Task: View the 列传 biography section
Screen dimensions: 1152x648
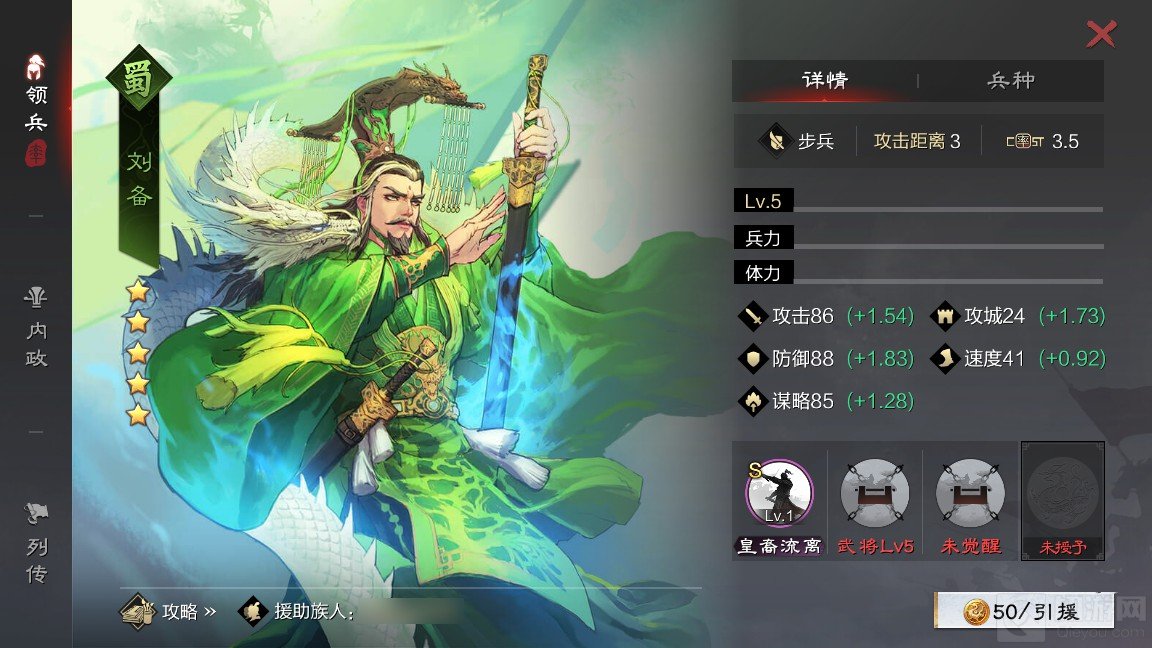Action: (37, 545)
